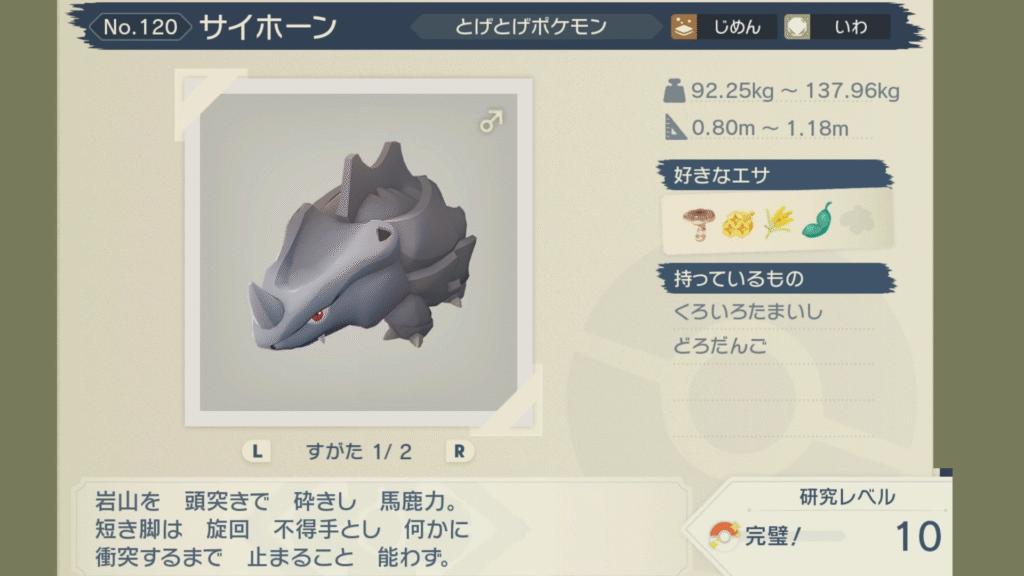Choose the どろだんご held item entry

pyautogui.click(x=721, y=346)
